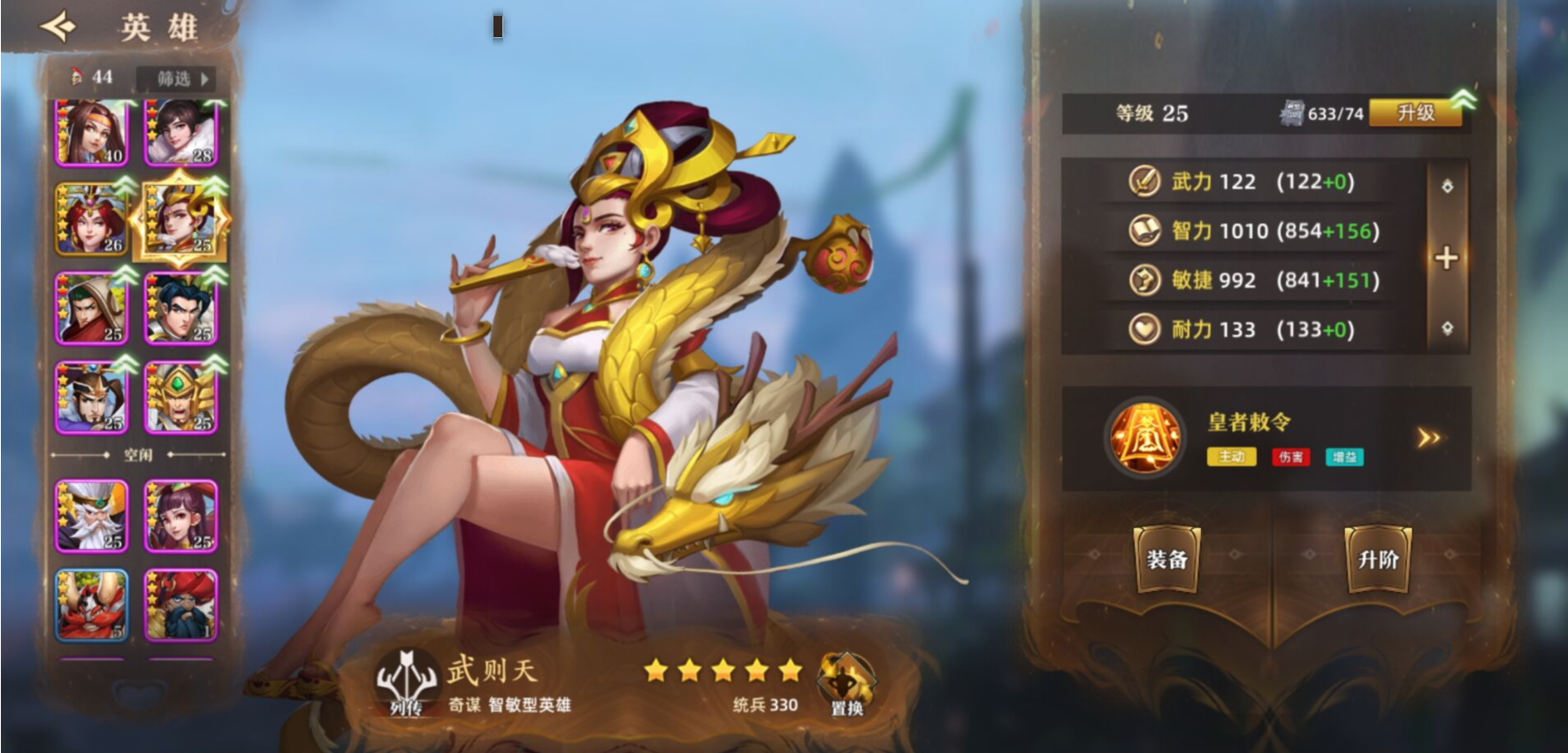Expand attributes with the plus button
Screen dimensions: 1568x753
1447,257
